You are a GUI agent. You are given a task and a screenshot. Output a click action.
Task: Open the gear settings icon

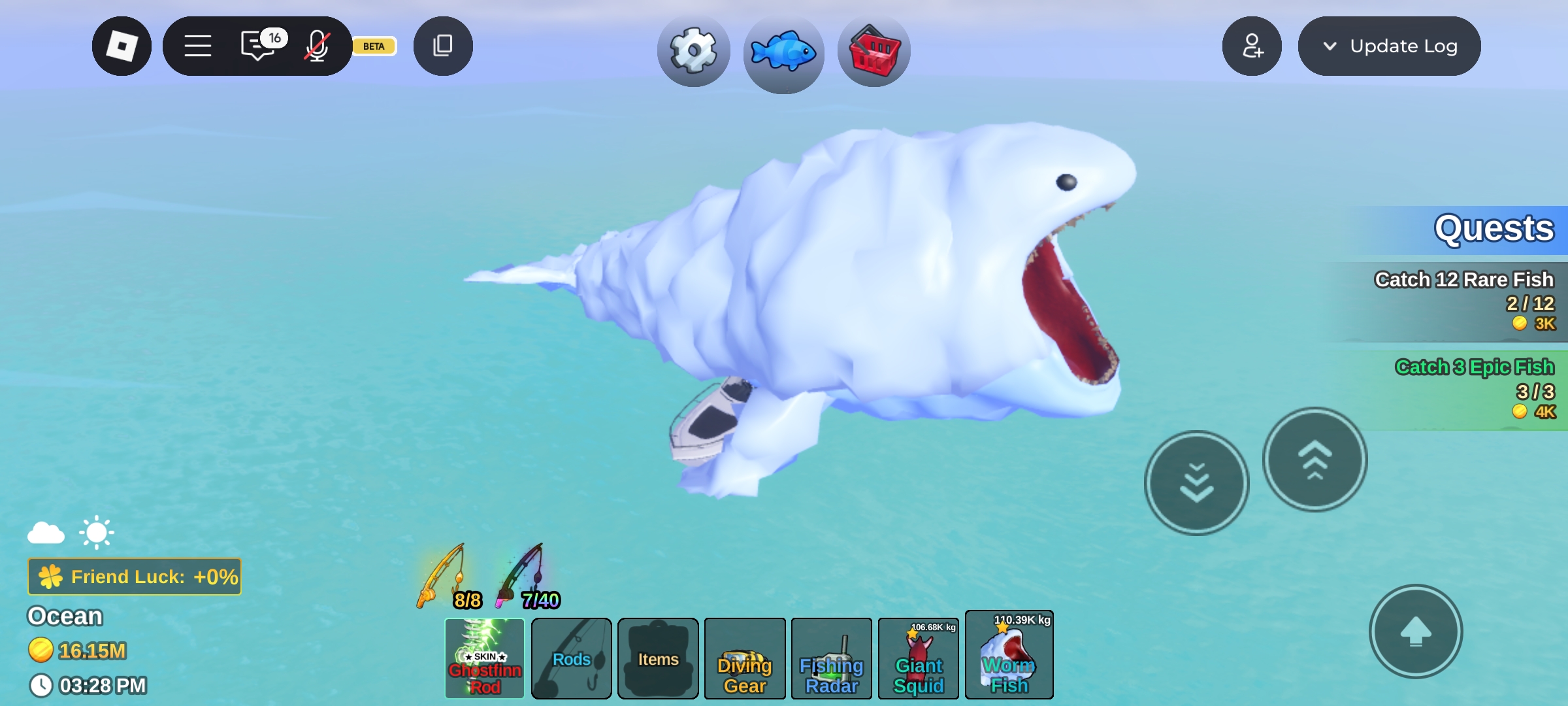(x=694, y=51)
